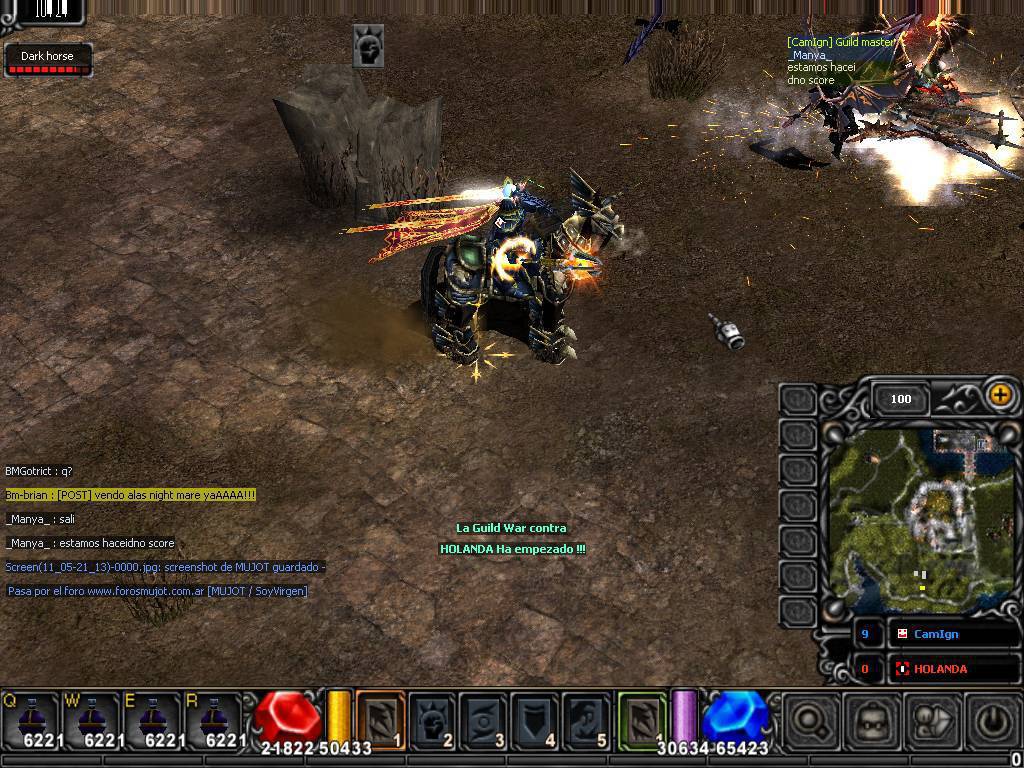The width and height of the screenshot is (1024, 768).
Task: Use the potion in the R slot
Action: click(x=212, y=717)
